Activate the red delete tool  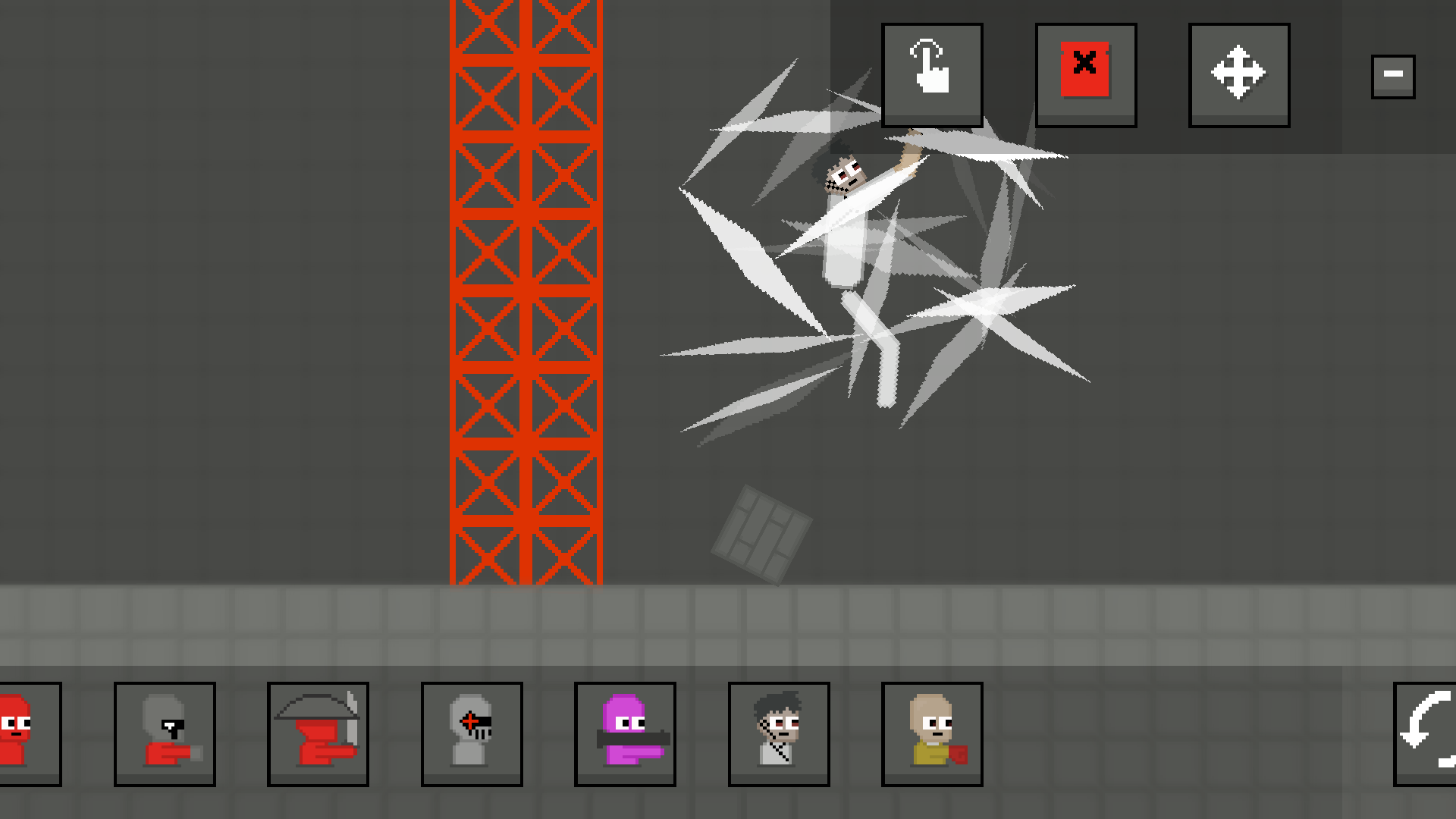(x=1085, y=74)
